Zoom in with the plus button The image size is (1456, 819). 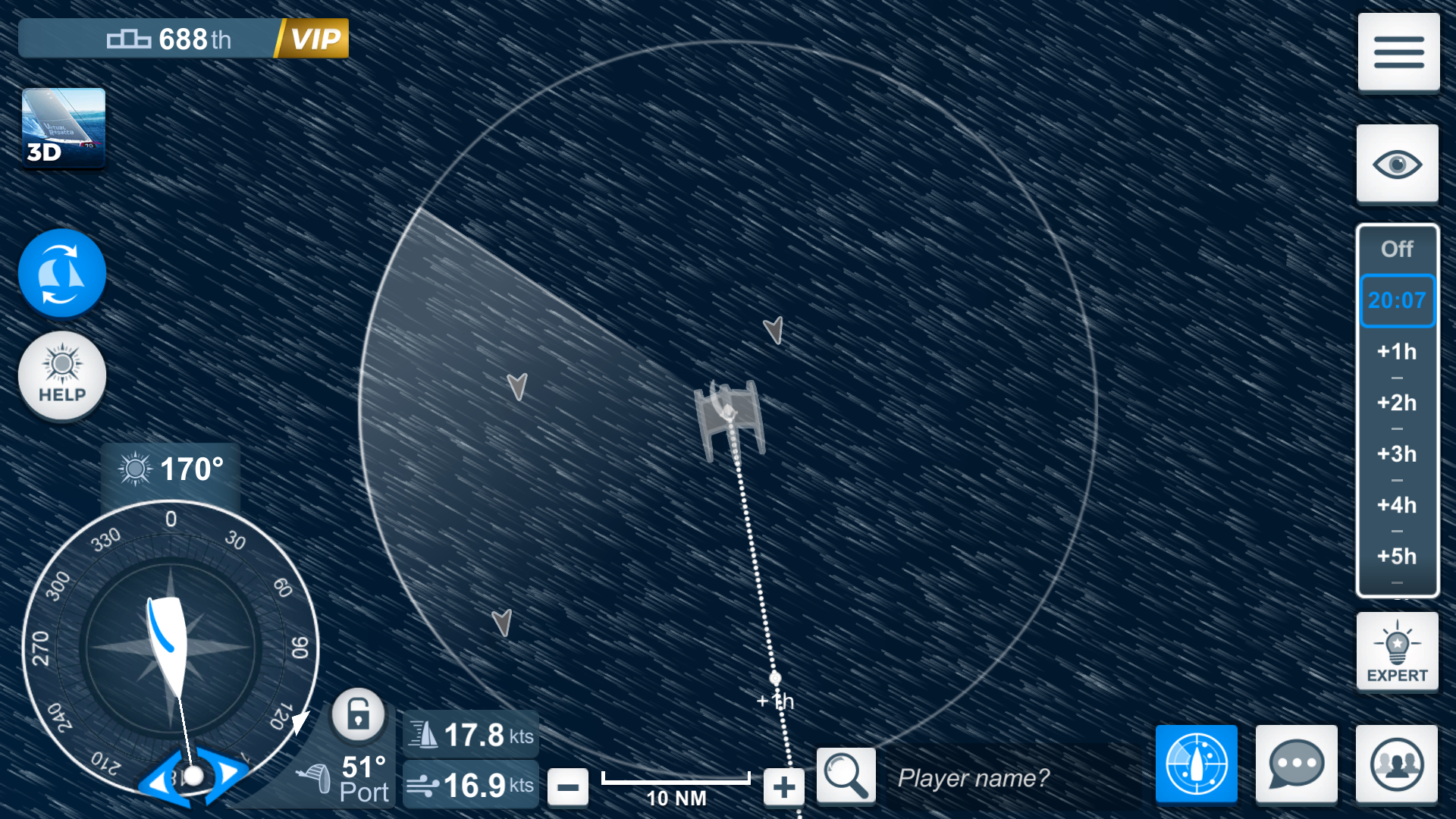[783, 786]
